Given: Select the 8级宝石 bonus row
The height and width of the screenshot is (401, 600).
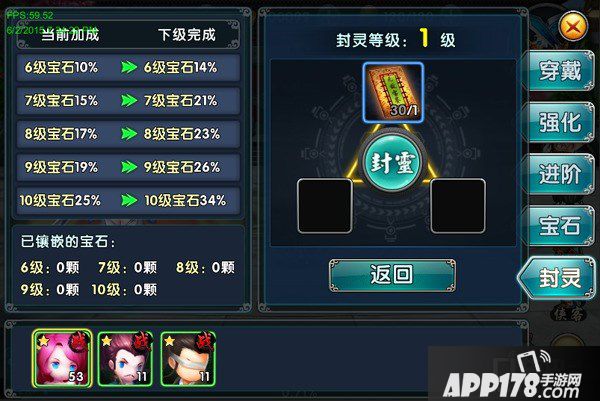Looking at the screenshot, I should coord(129,133).
